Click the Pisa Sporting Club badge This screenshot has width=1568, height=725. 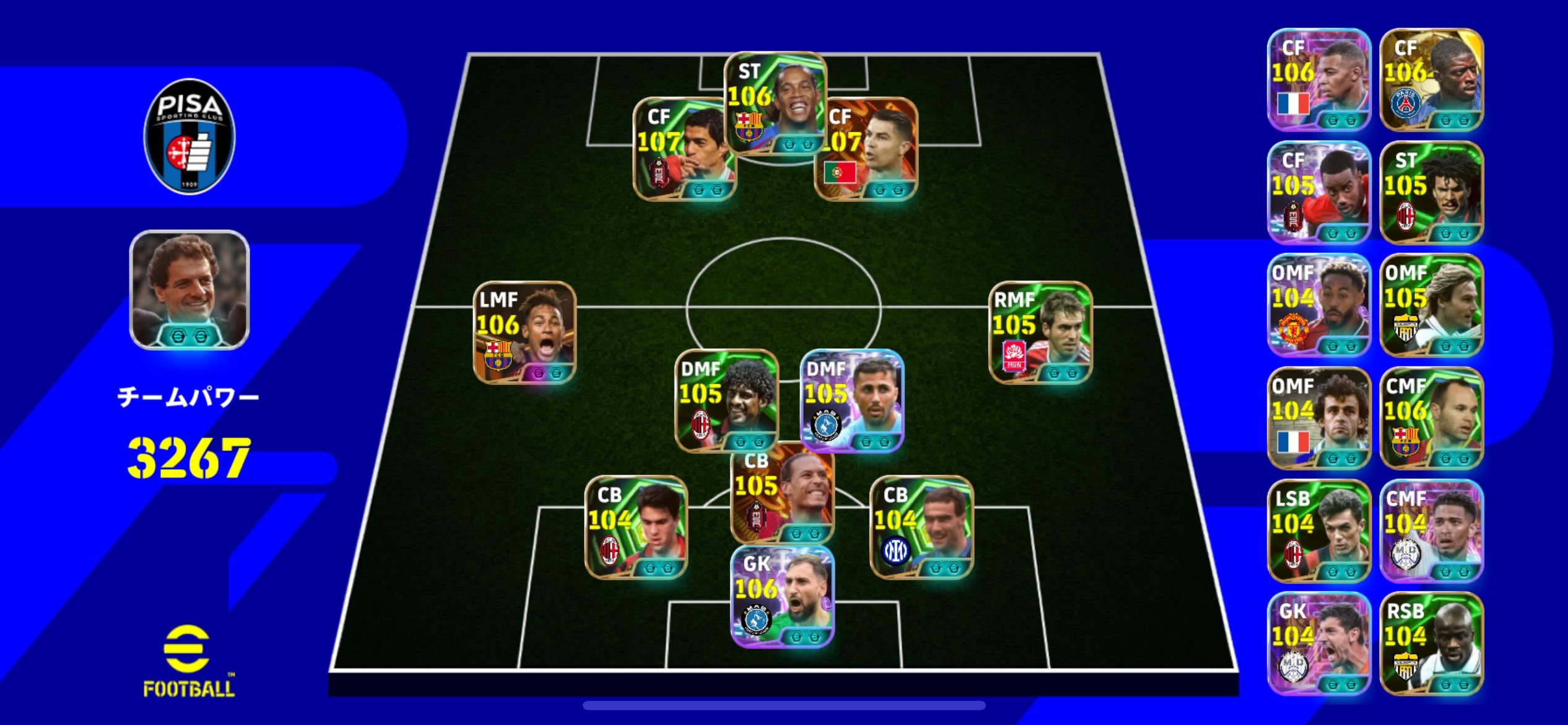189,136
